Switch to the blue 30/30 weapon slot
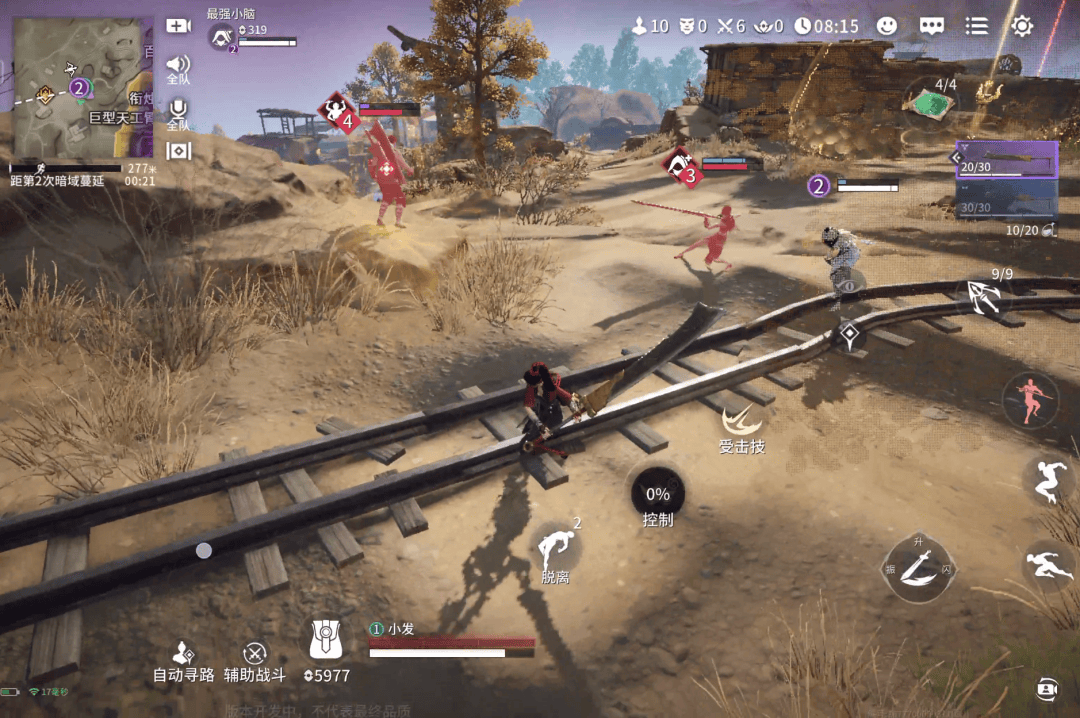This screenshot has height=718, width=1080. pyautogui.click(x=1006, y=201)
